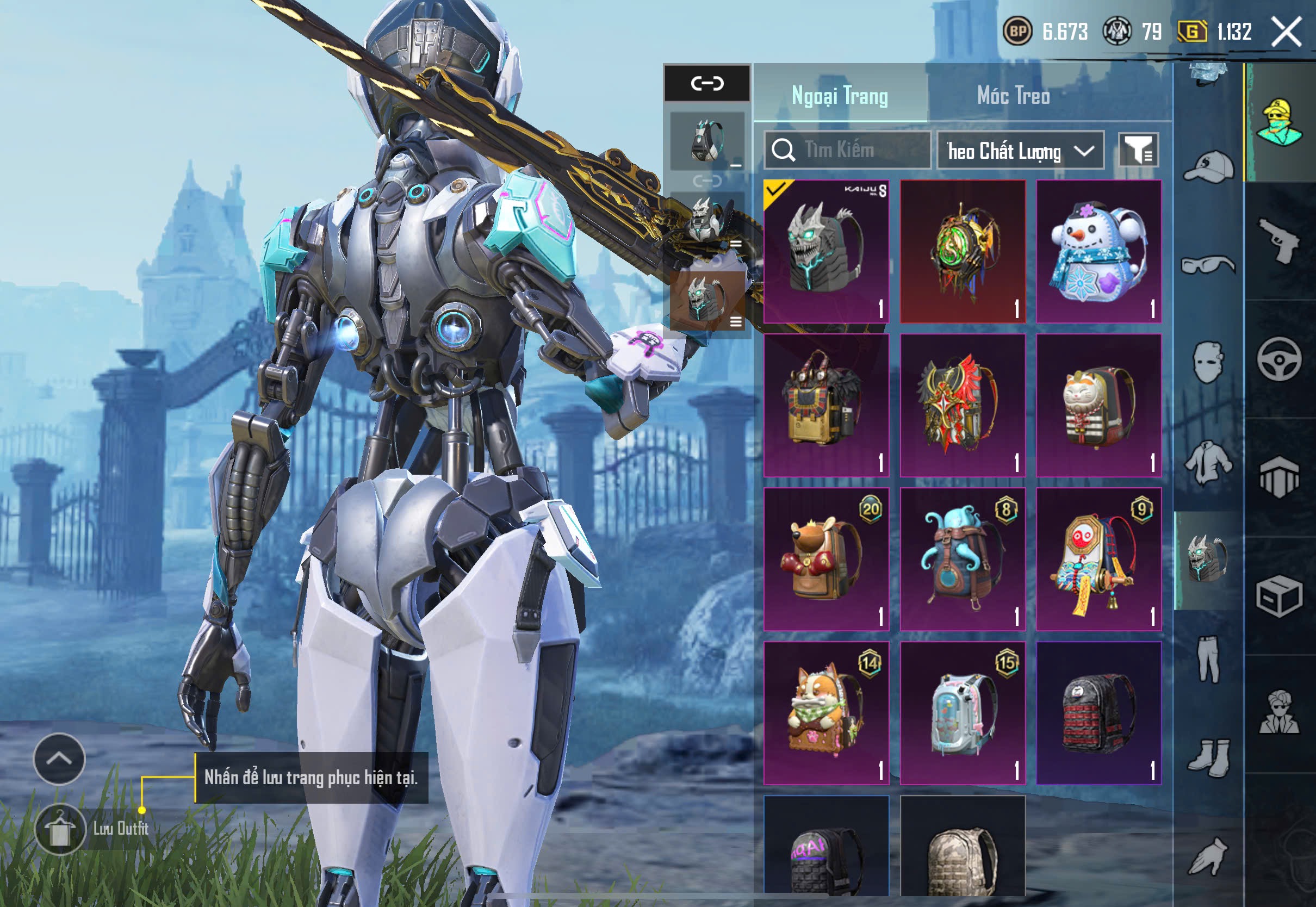The width and height of the screenshot is (1316, 907).
Task: Choose the snowman backpack skin
Action: 1098,251
